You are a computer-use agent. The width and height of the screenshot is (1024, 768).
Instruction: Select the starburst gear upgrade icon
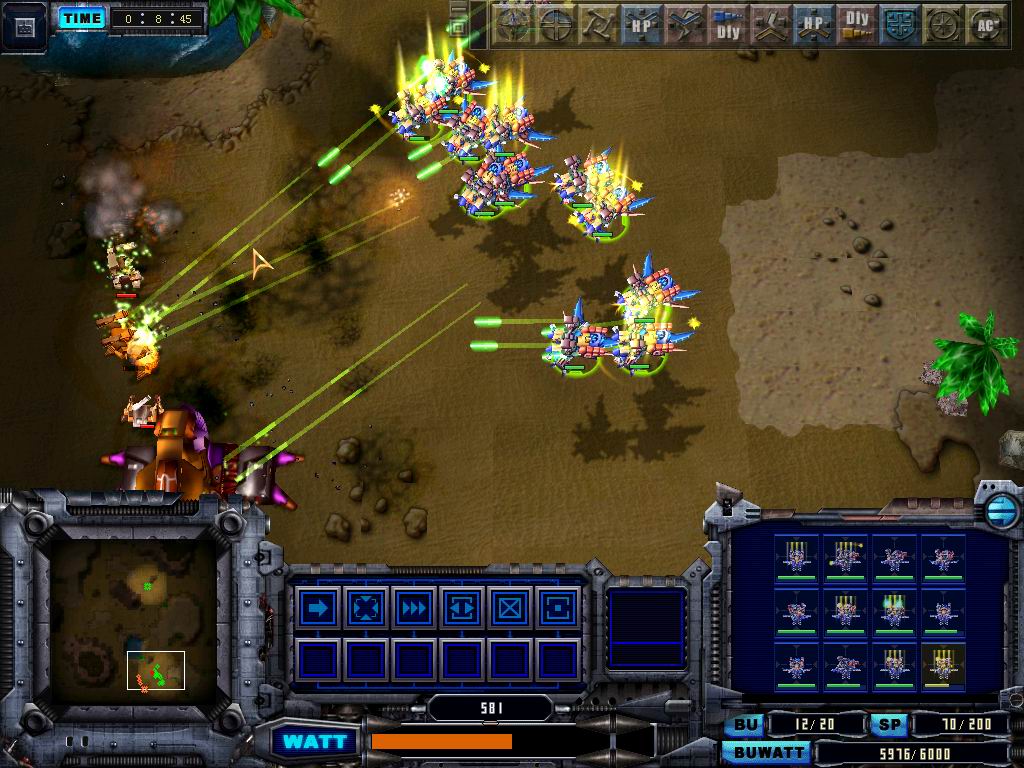[943, 24]
